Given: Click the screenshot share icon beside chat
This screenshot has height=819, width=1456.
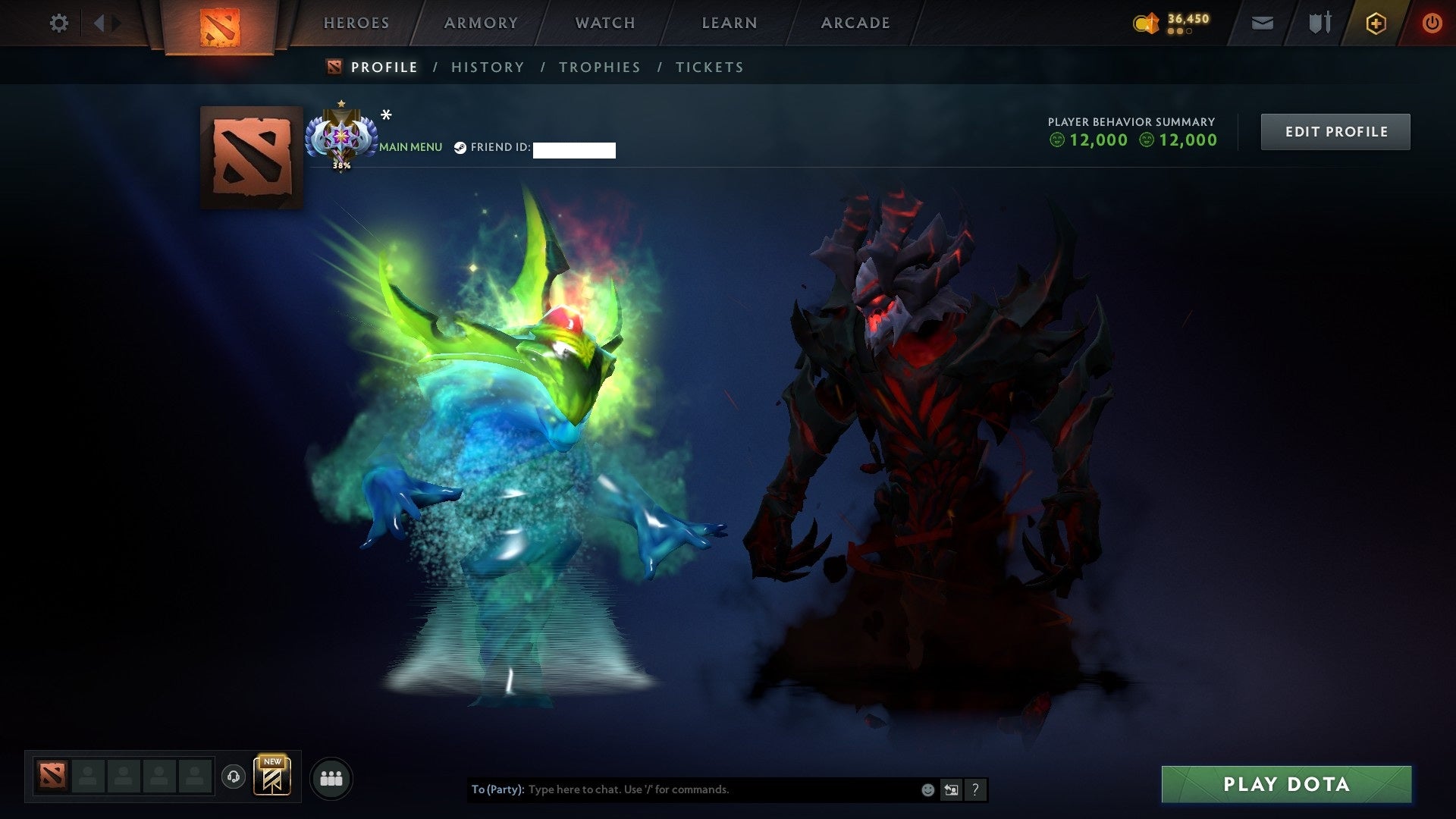Looking at the screenshot, I should 950,789.
